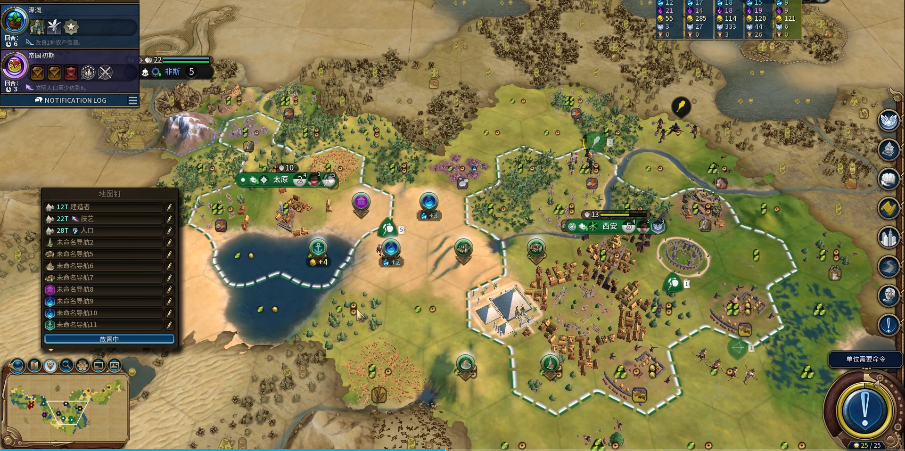Open the magnifier search tool above minimap
The width and height of the screenshot is (905, 451).
(65, 365)
